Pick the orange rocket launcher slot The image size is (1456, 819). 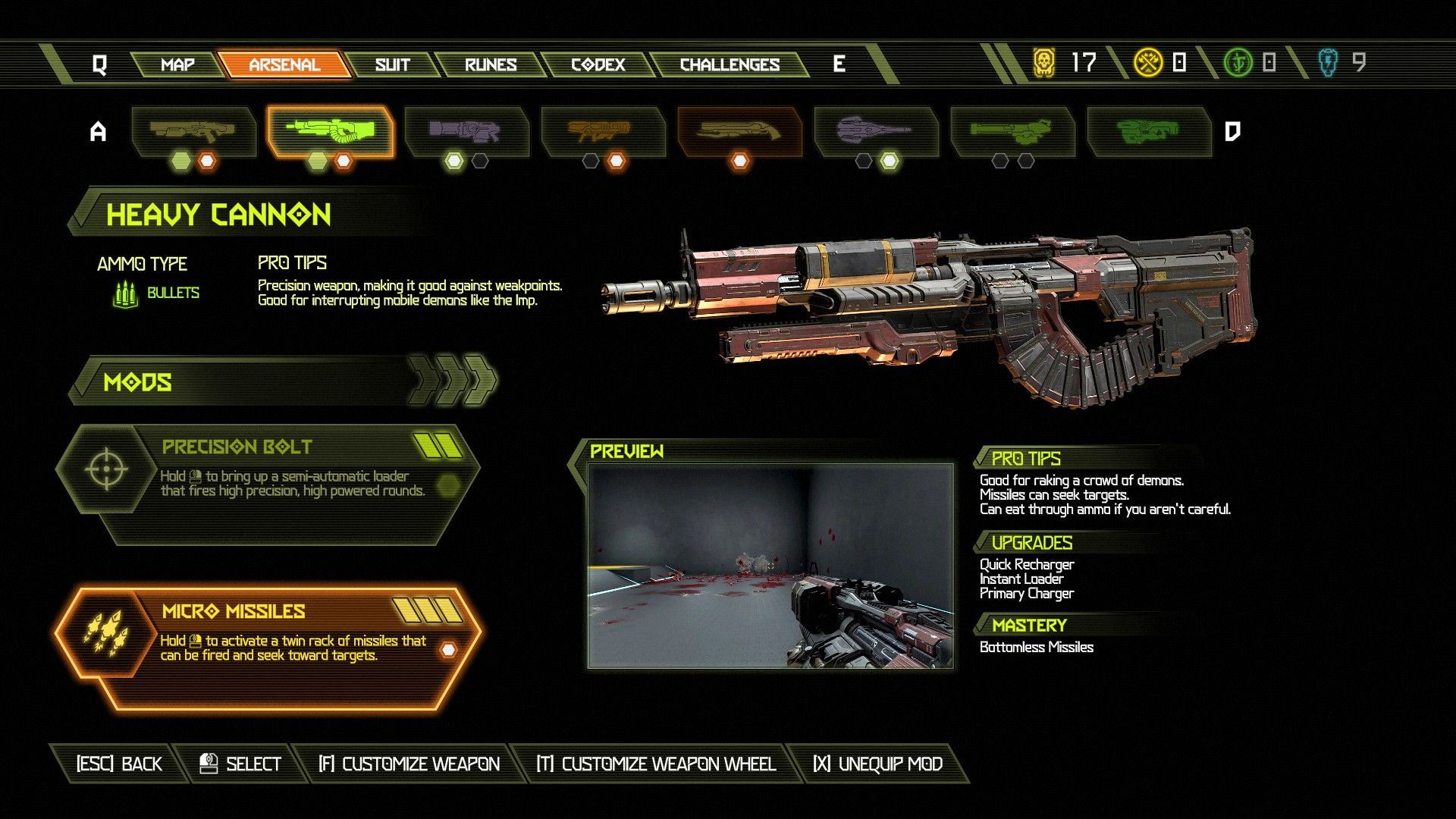tap(602, 131)
